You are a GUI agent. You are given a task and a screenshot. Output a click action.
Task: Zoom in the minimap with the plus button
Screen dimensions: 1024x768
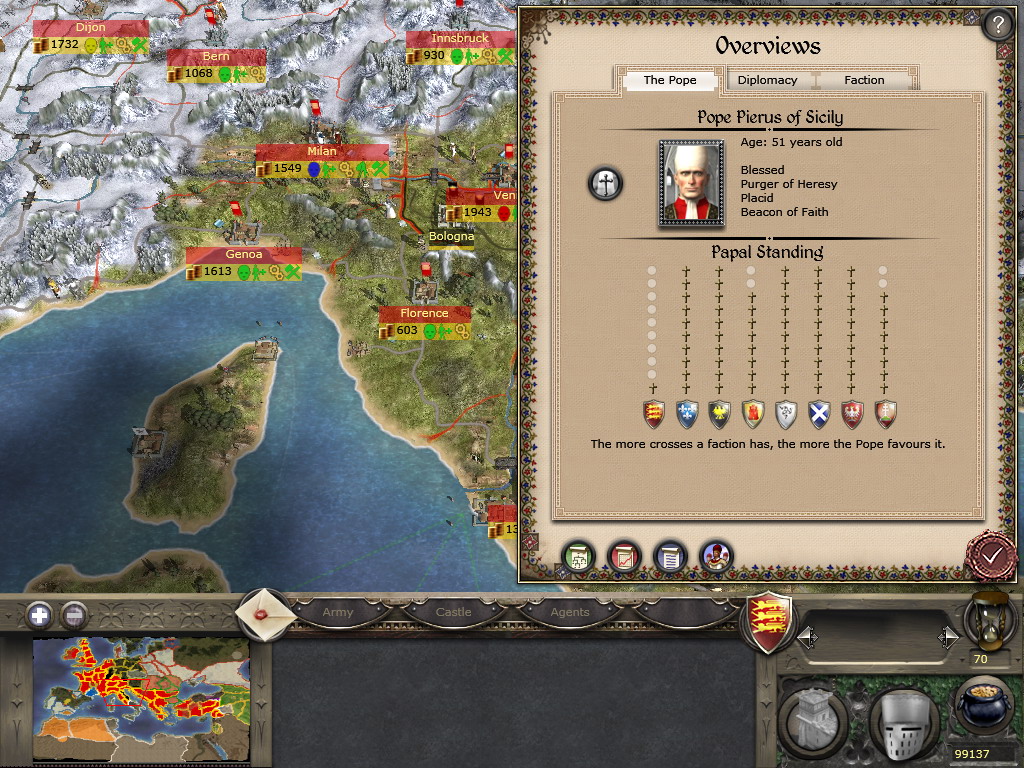(39, 614)
